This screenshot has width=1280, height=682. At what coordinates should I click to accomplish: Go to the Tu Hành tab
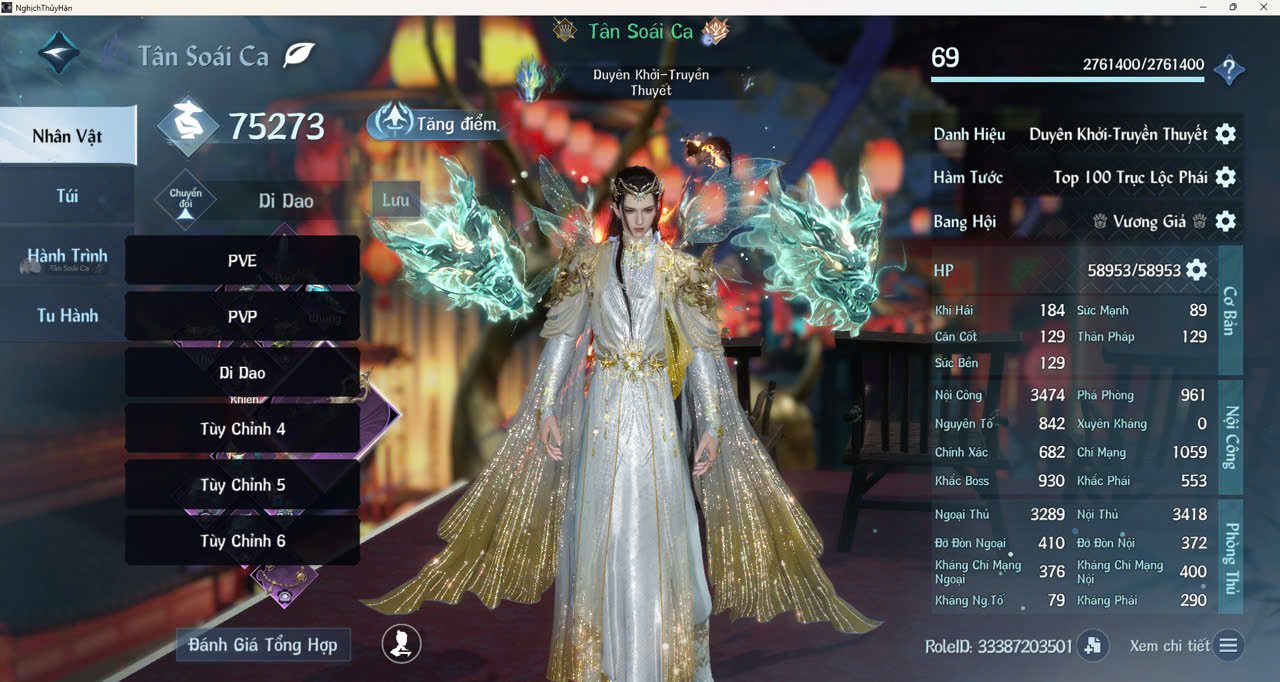click(x=67, y=316)
